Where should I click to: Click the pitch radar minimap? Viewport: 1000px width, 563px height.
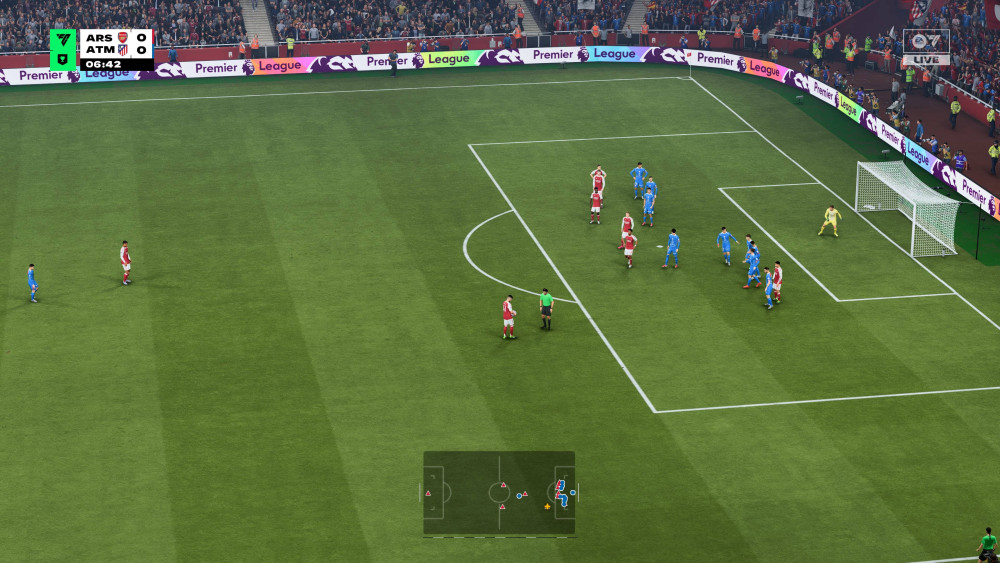[499, 493]
